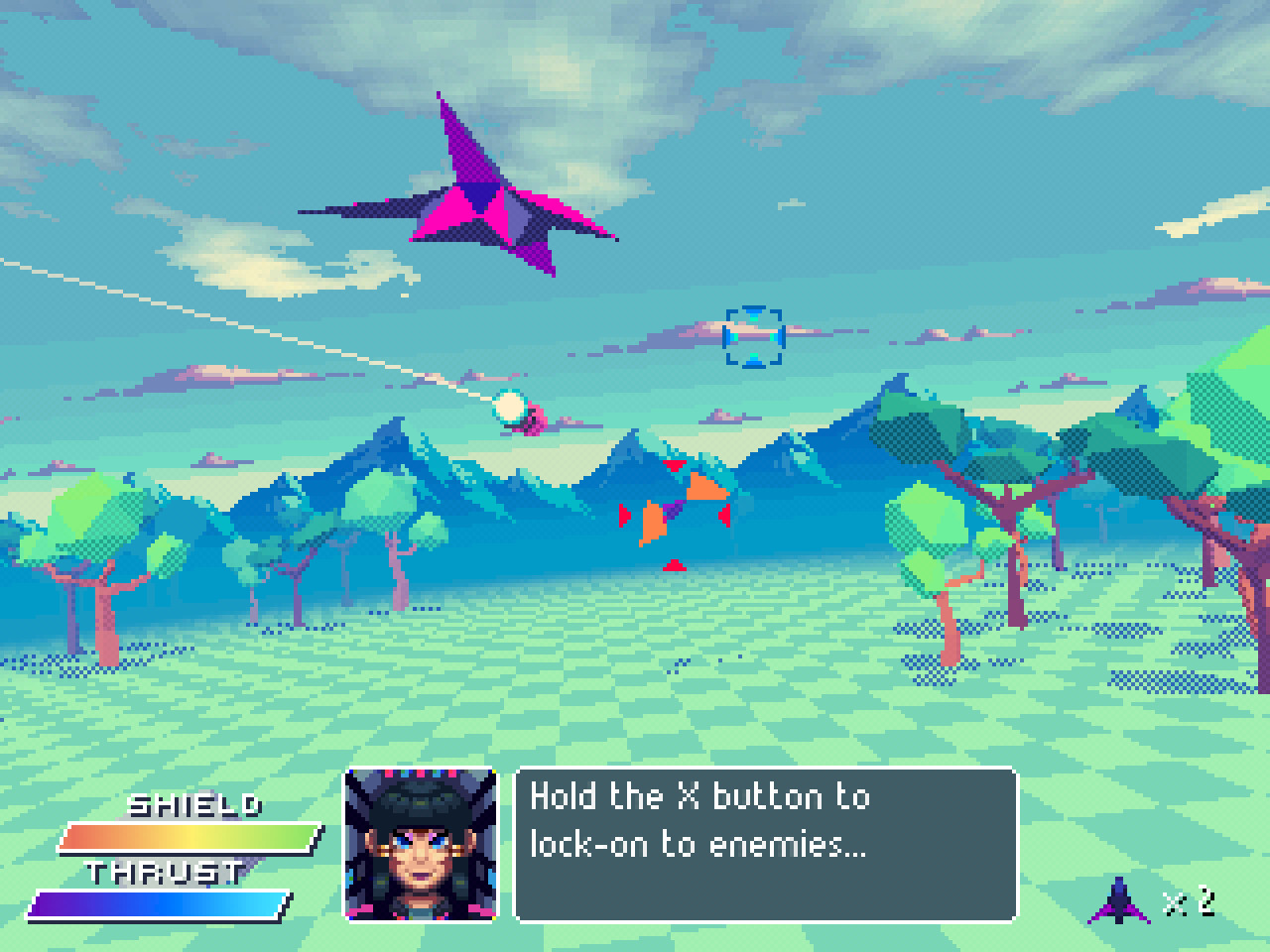This screenshot has height=952, width=1270.
Task: Click the pilot portrait next to the dialogue
Action: pyautogui.click(x=421, y=845)
